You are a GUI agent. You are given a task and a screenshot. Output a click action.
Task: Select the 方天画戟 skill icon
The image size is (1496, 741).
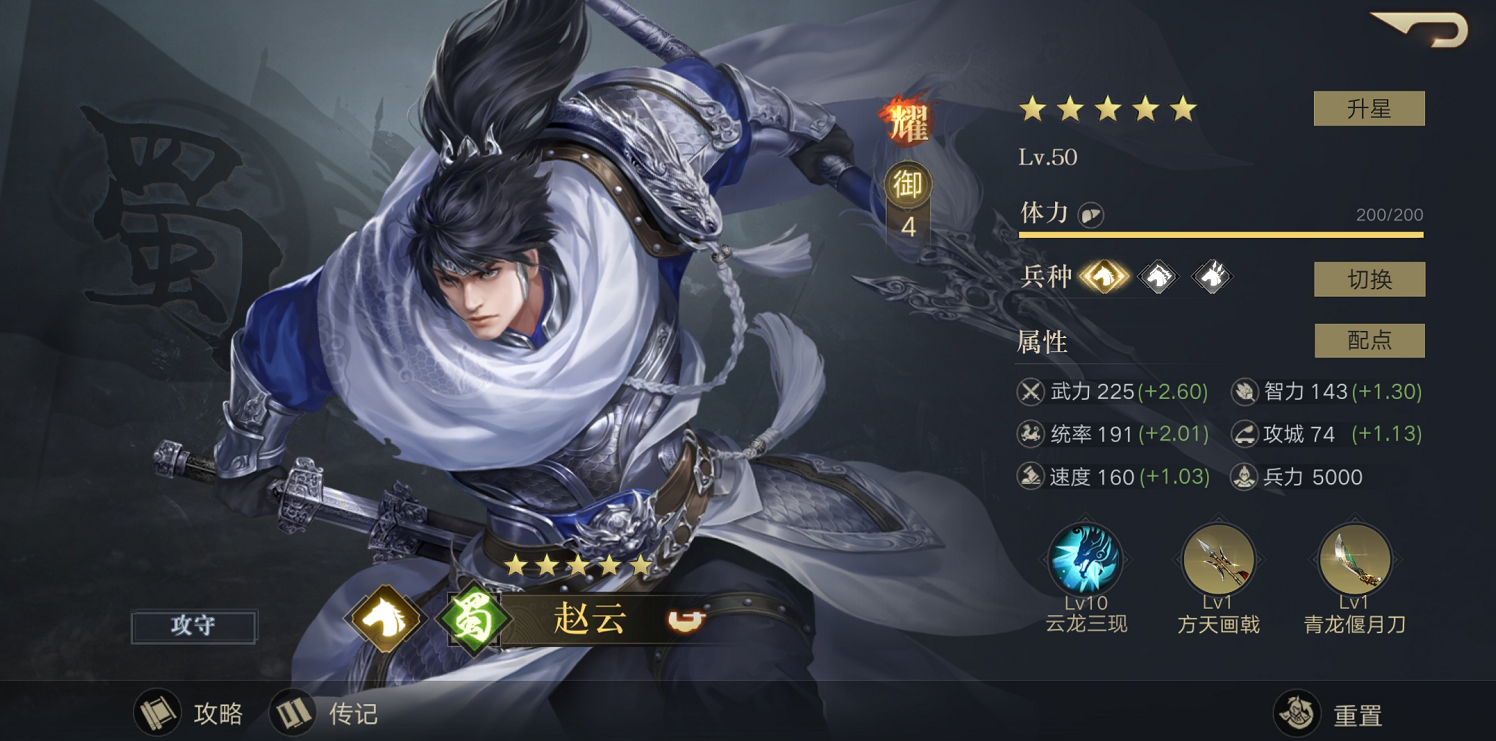coord(1218,560)
